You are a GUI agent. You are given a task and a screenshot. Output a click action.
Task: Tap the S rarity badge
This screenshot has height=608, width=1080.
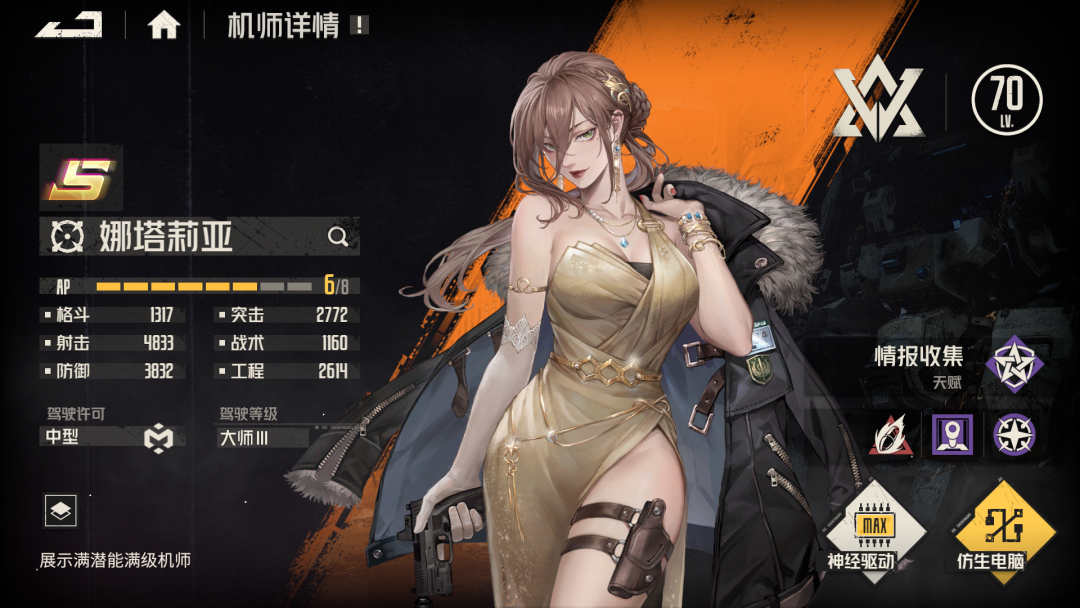[x=80, y=178]
